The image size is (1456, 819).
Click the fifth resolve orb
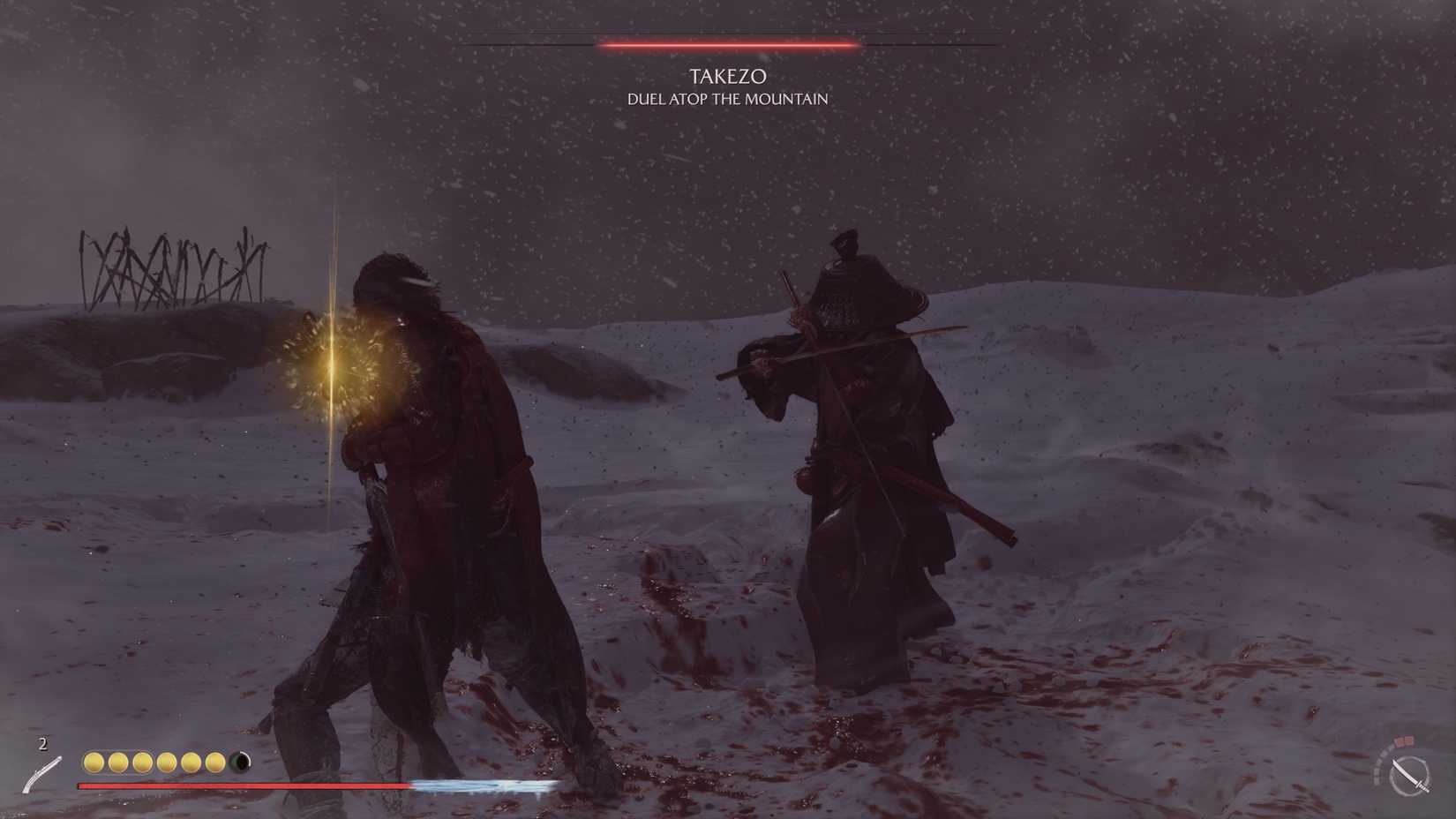192,762
